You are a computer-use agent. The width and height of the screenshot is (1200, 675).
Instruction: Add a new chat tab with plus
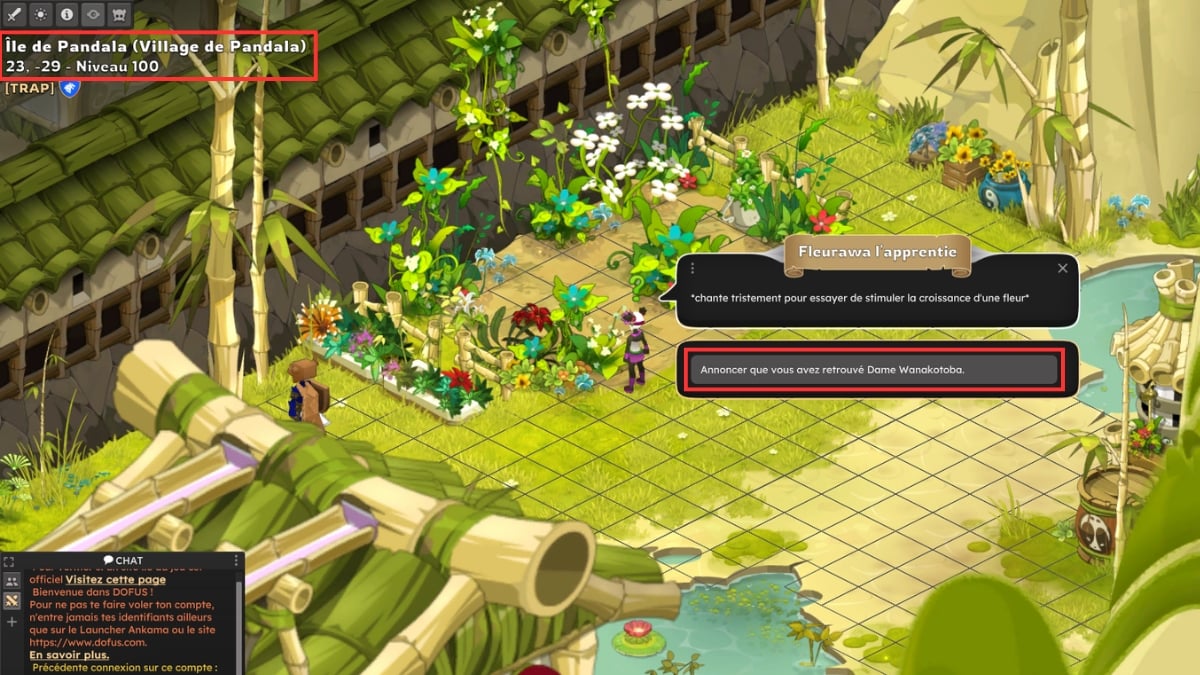(x=12, y=622)
